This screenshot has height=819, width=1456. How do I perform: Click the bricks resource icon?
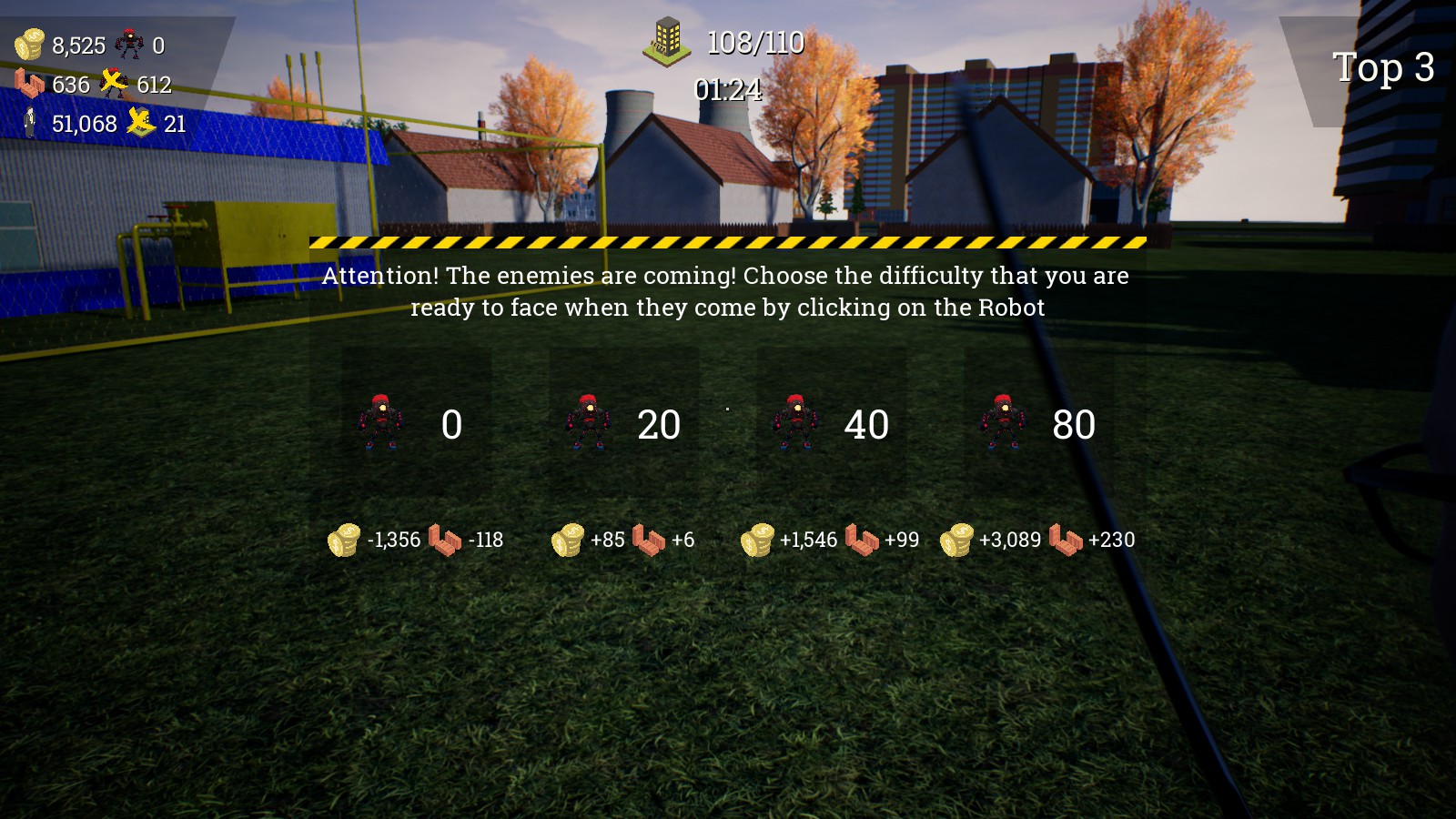point(27,85)
